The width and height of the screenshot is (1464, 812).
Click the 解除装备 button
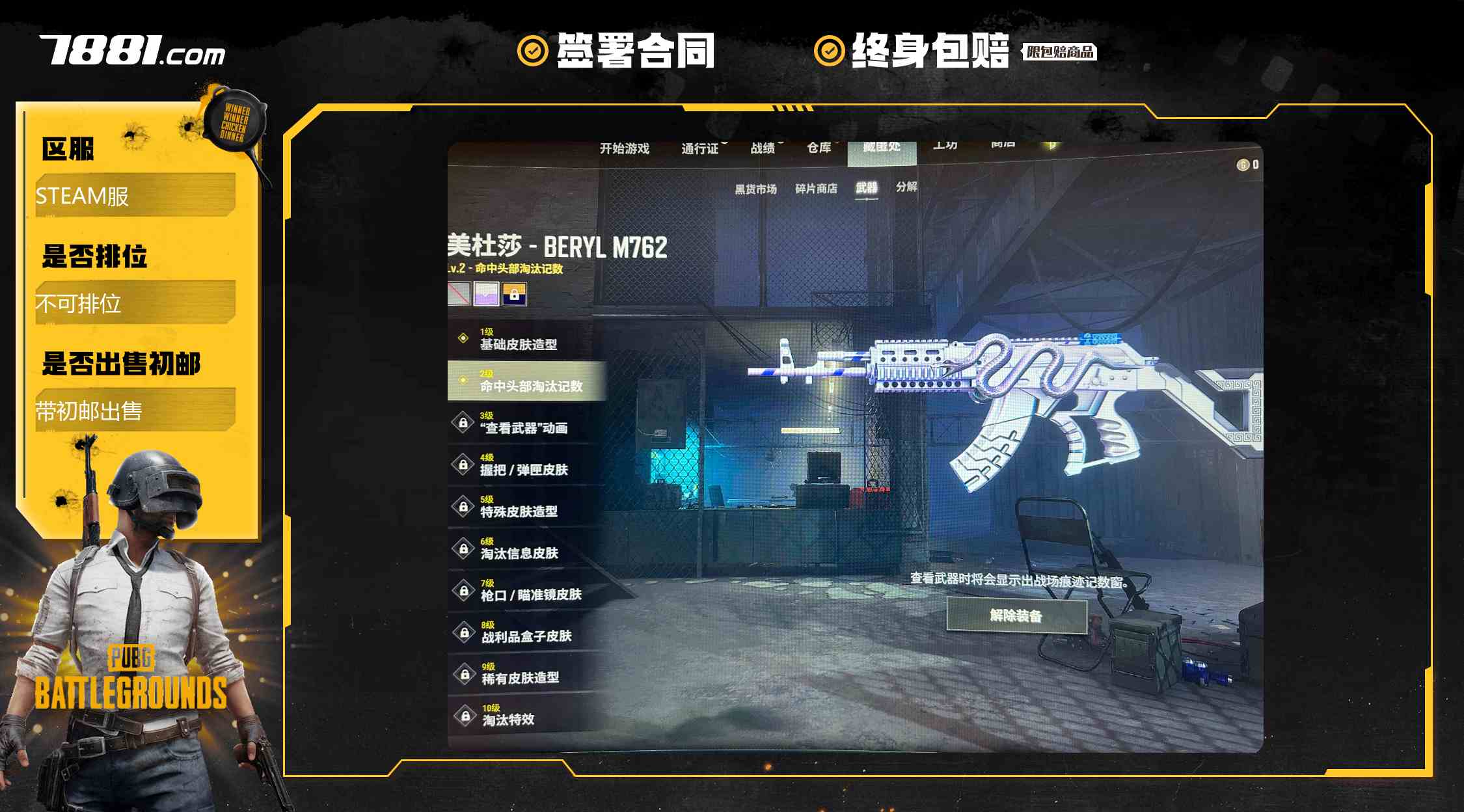[x=1016, y=616]
